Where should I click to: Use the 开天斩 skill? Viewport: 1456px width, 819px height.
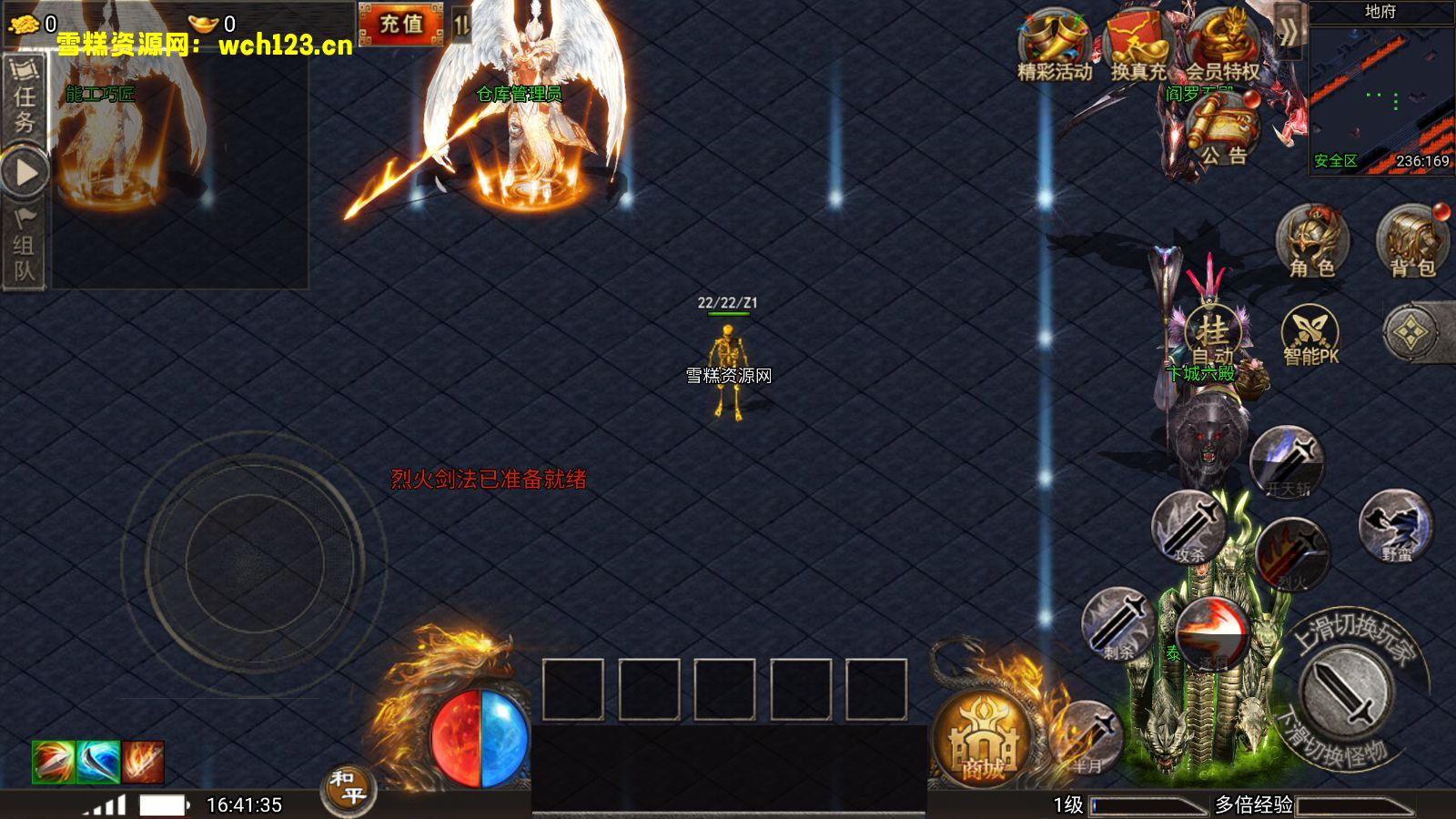(x=1287, y=462)
